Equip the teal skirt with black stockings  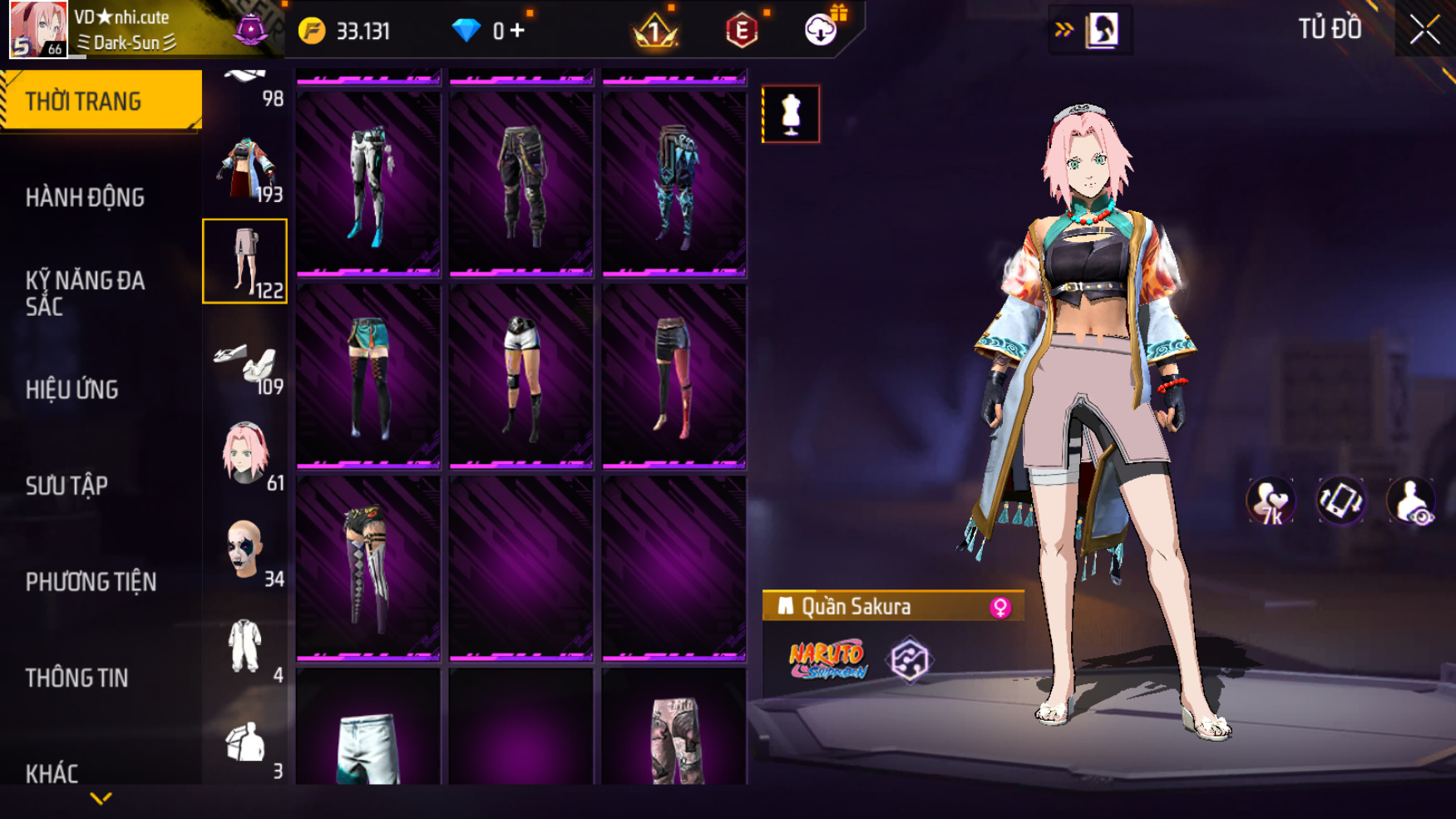tap(368, 376)
